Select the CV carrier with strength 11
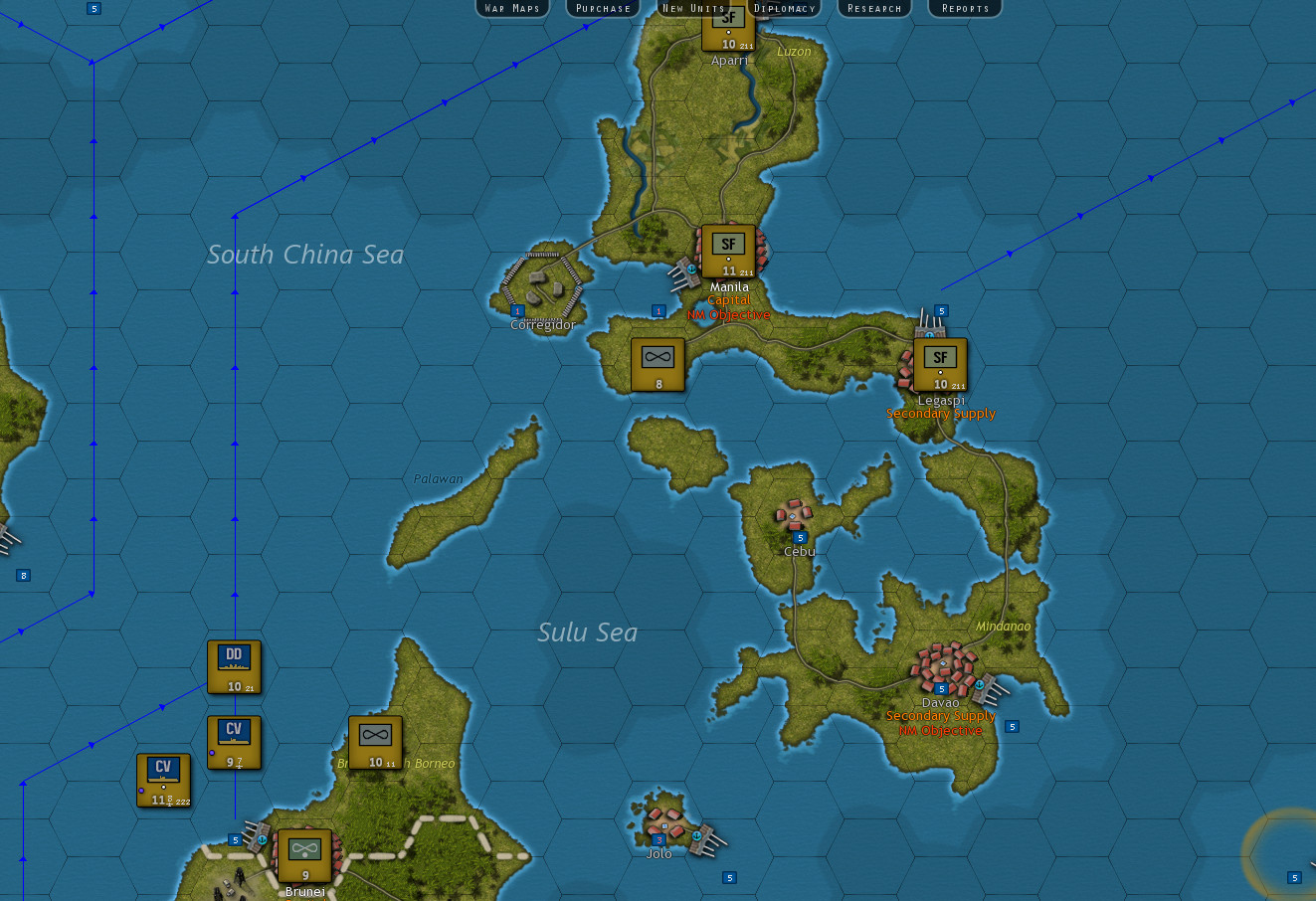 pos(161,779)
